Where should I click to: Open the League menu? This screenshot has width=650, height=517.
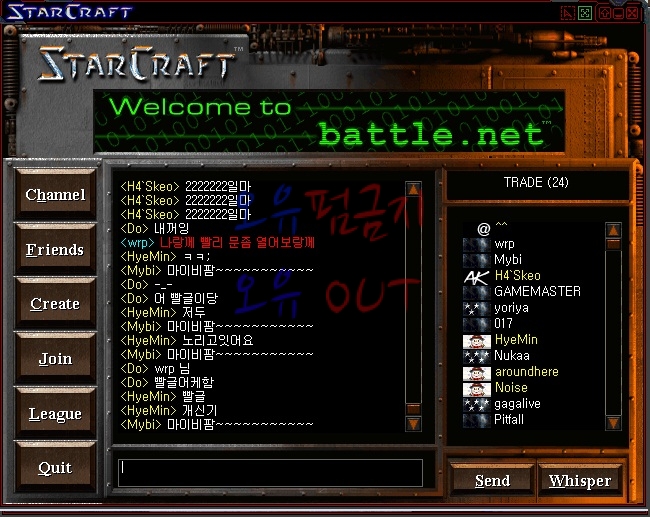click(55, 414)
